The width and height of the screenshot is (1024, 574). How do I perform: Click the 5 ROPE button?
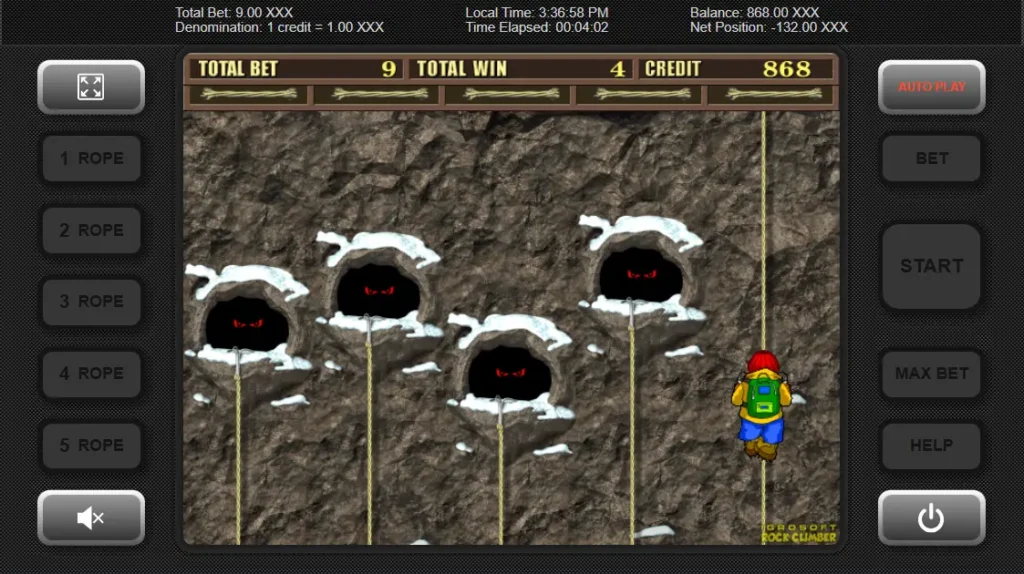[91, 446]
